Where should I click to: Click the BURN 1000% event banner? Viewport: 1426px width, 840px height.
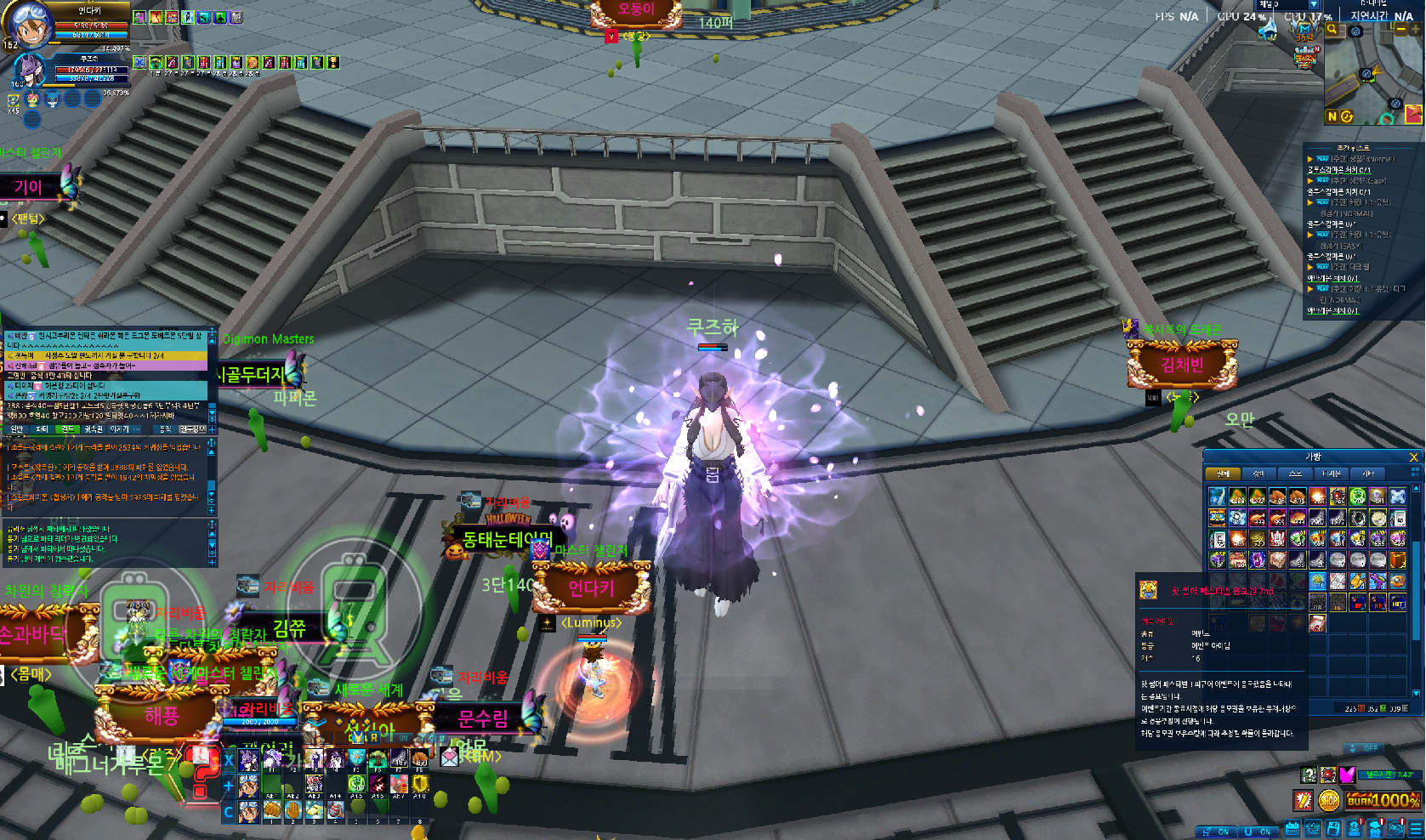pyautogui.click(x=1383, y=800)
